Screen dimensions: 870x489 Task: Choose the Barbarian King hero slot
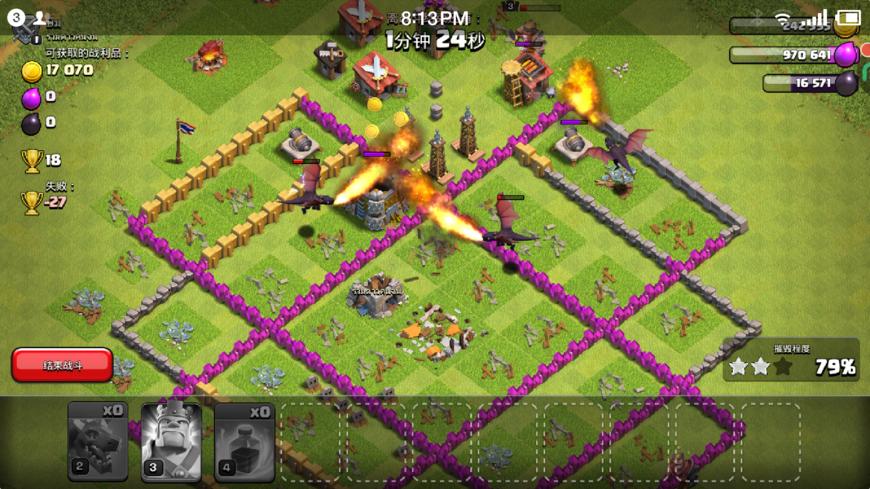pos(171,442)
